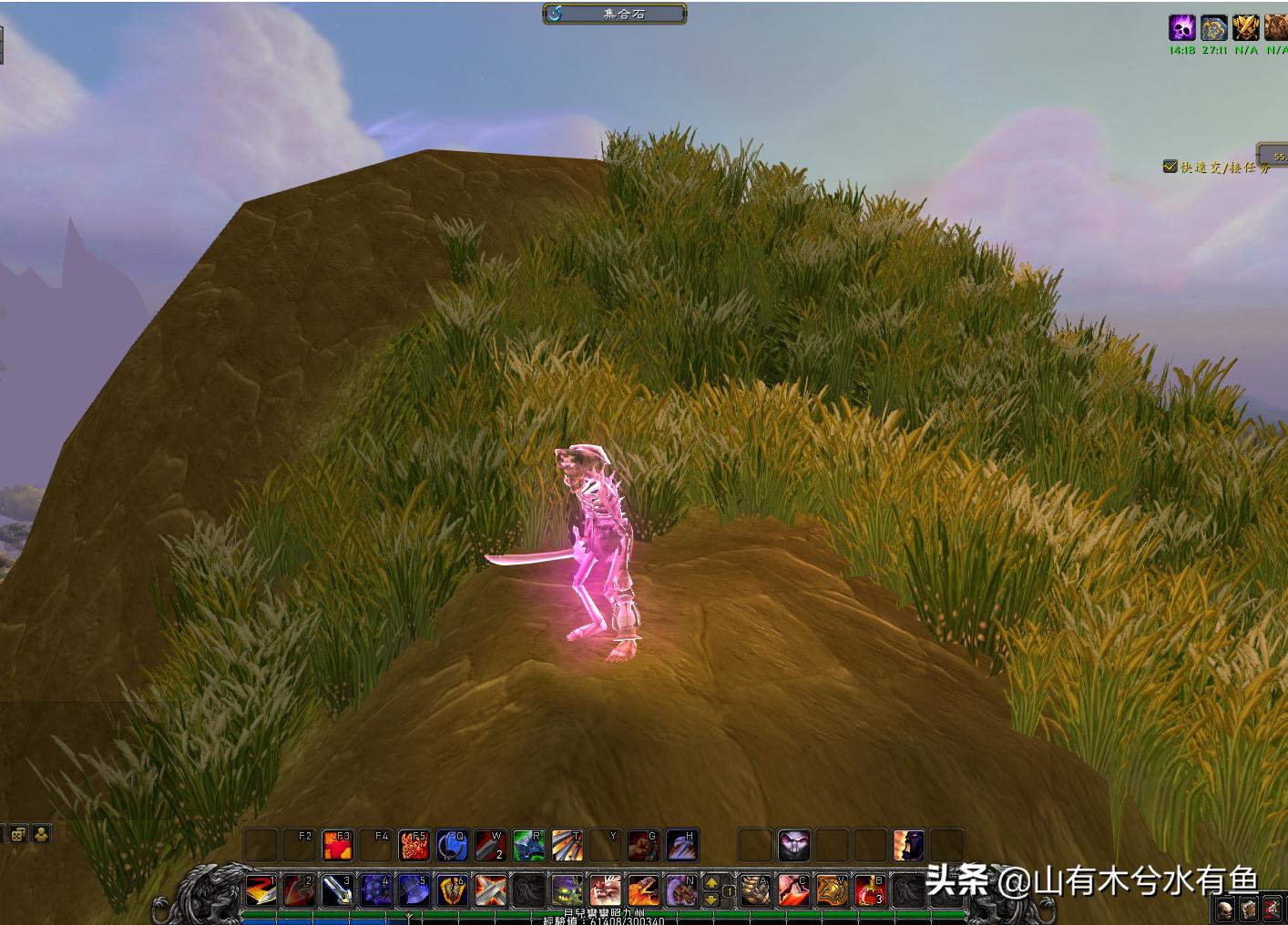Use the red potion on key B
The width and height of the screenshot is (1288, 925).
869,889
